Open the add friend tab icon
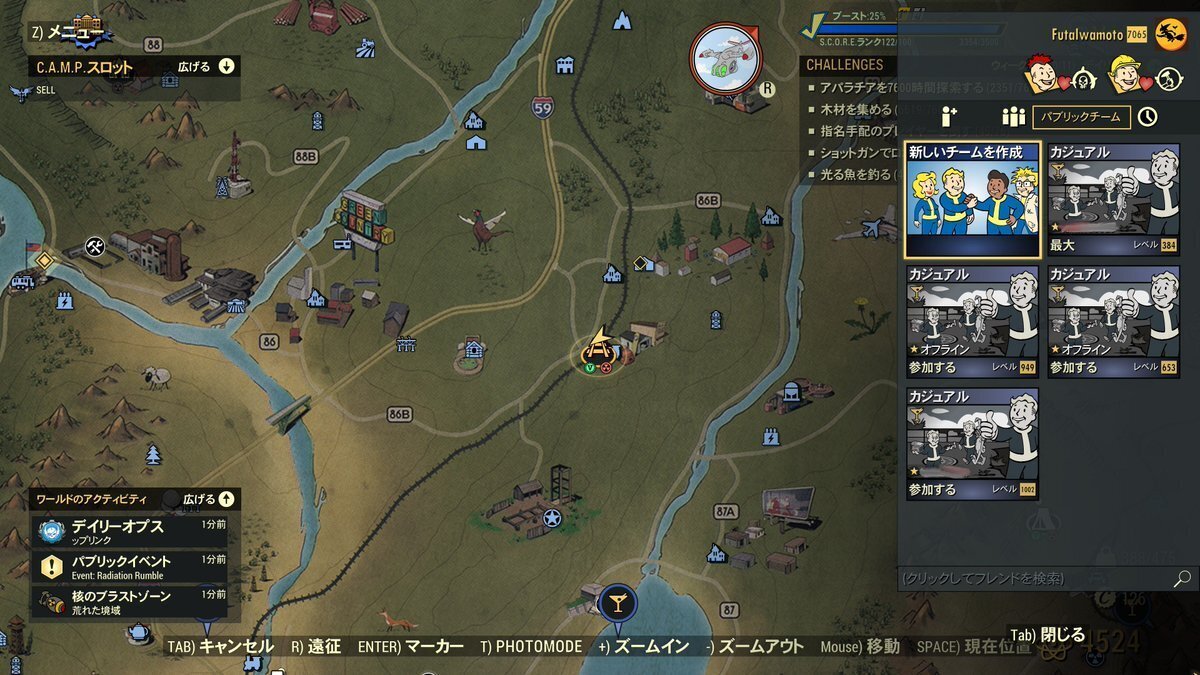 (949, 117)
